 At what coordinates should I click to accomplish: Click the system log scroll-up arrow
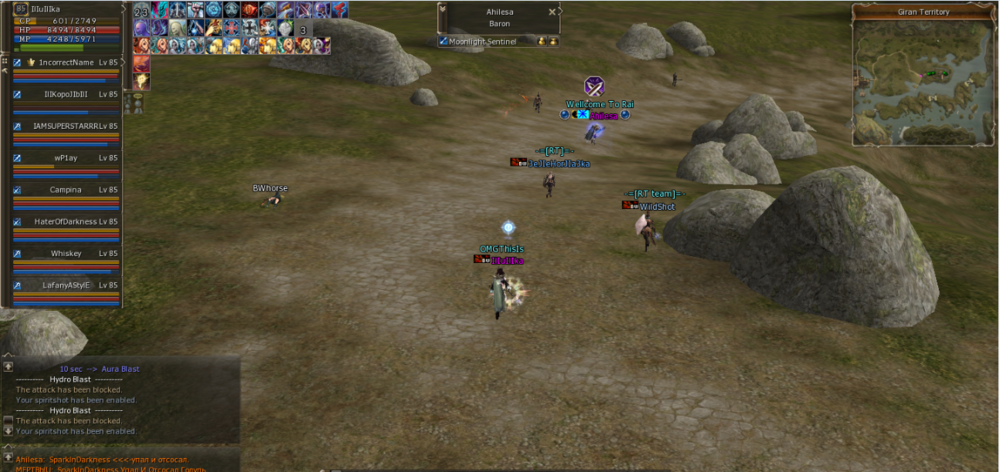tap(8, 367)
